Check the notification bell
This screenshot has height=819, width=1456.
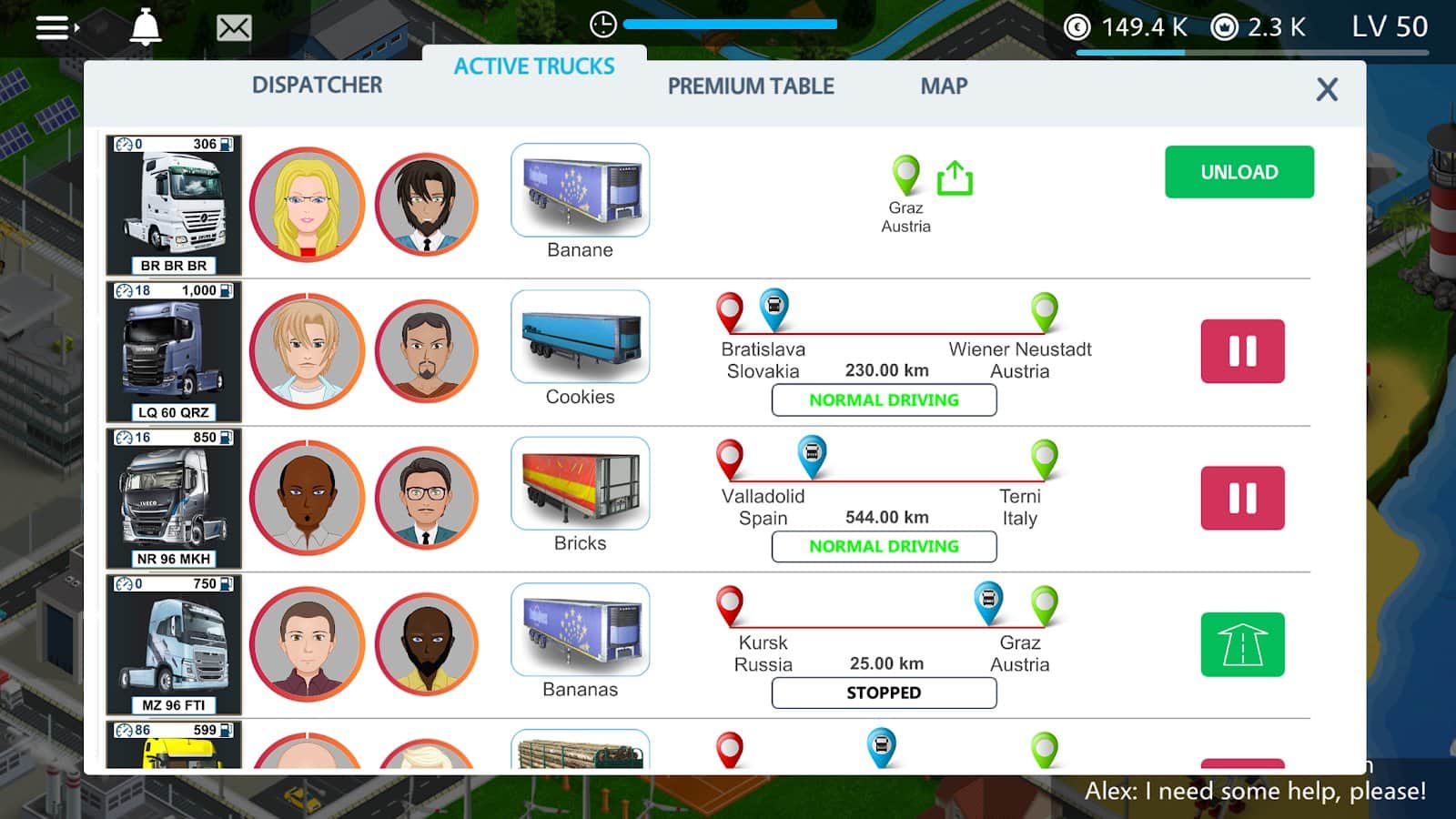point(146,28)
